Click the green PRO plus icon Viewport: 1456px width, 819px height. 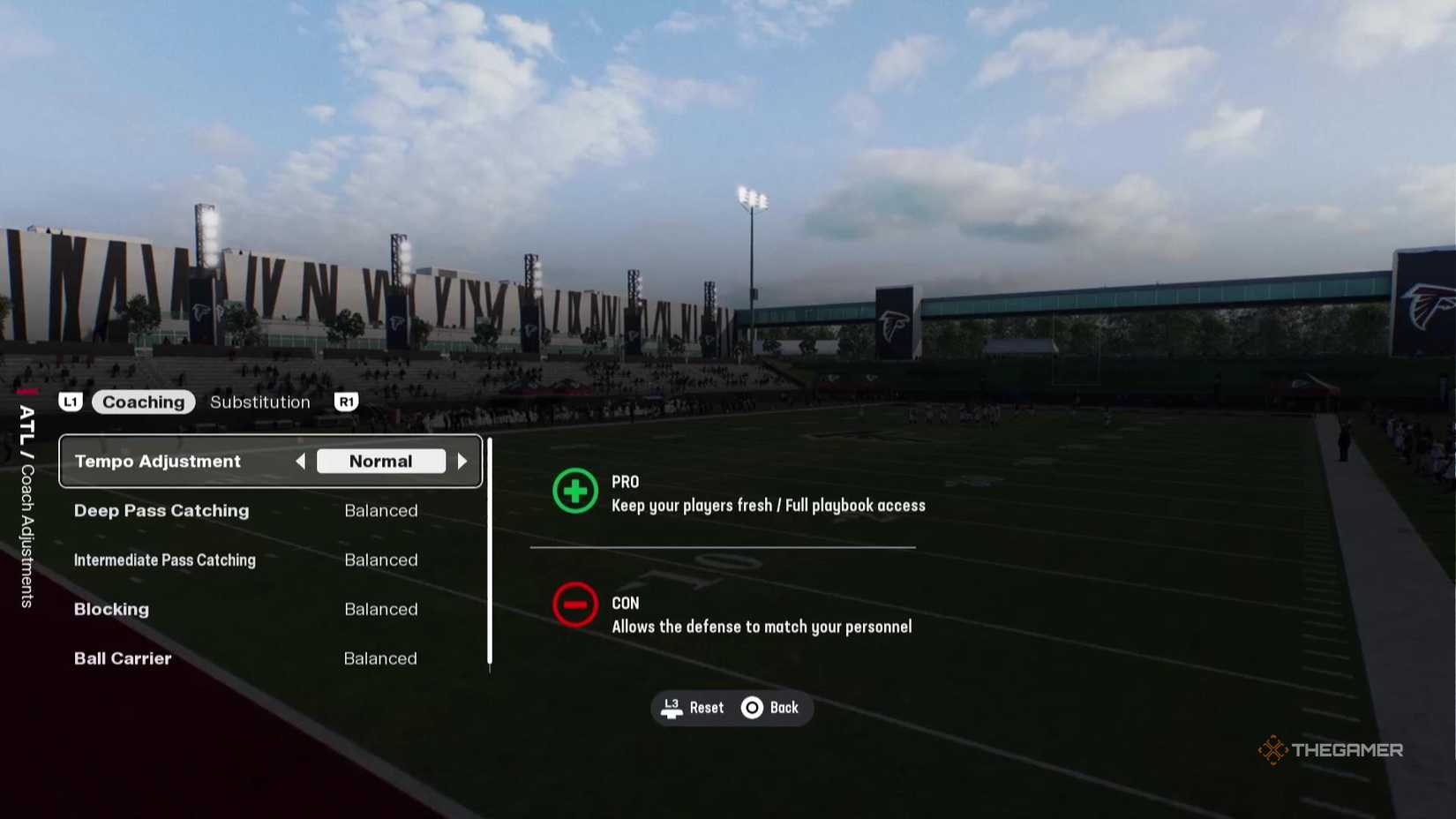574,492
